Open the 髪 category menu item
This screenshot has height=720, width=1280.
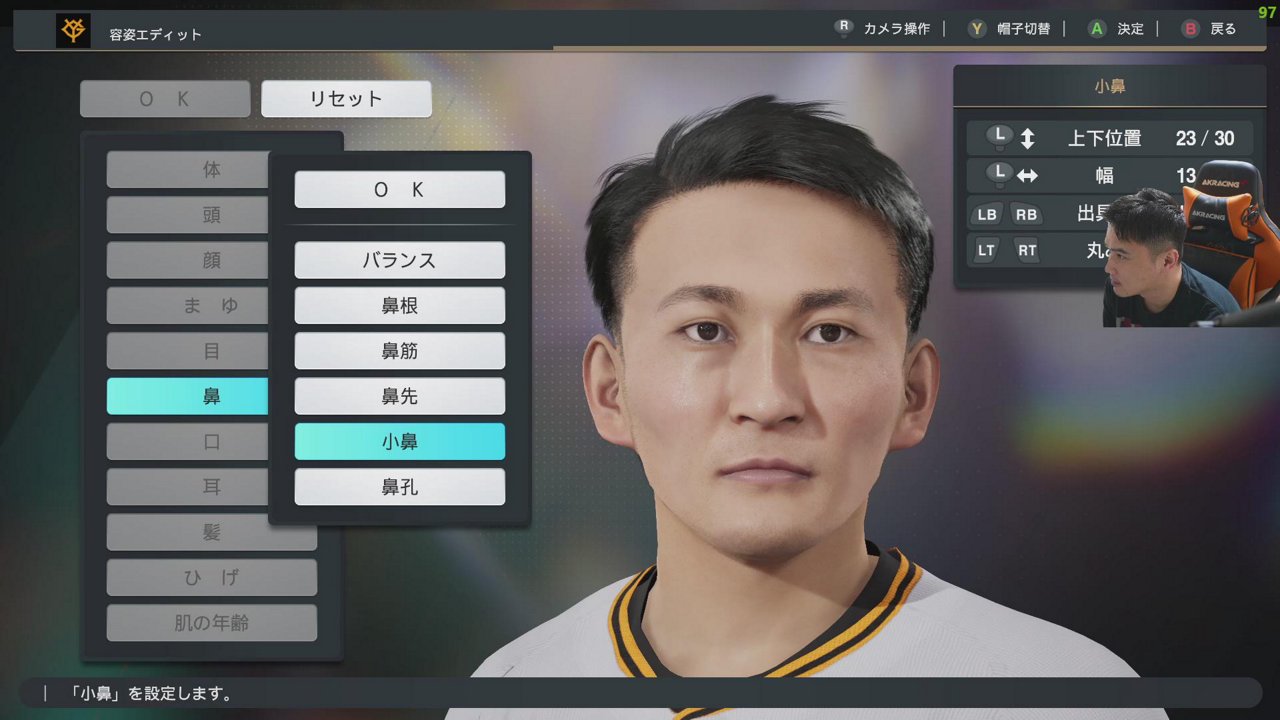211,532
